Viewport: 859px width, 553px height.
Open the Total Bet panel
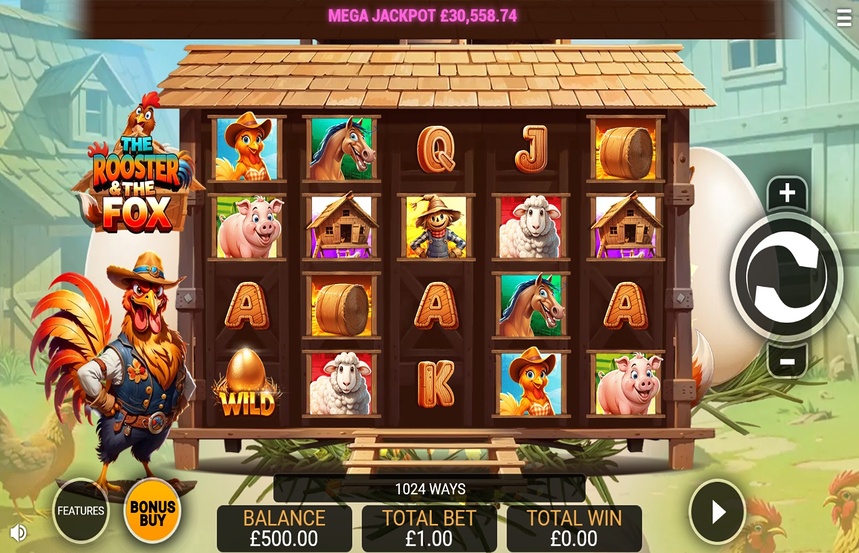coord(429,528)
